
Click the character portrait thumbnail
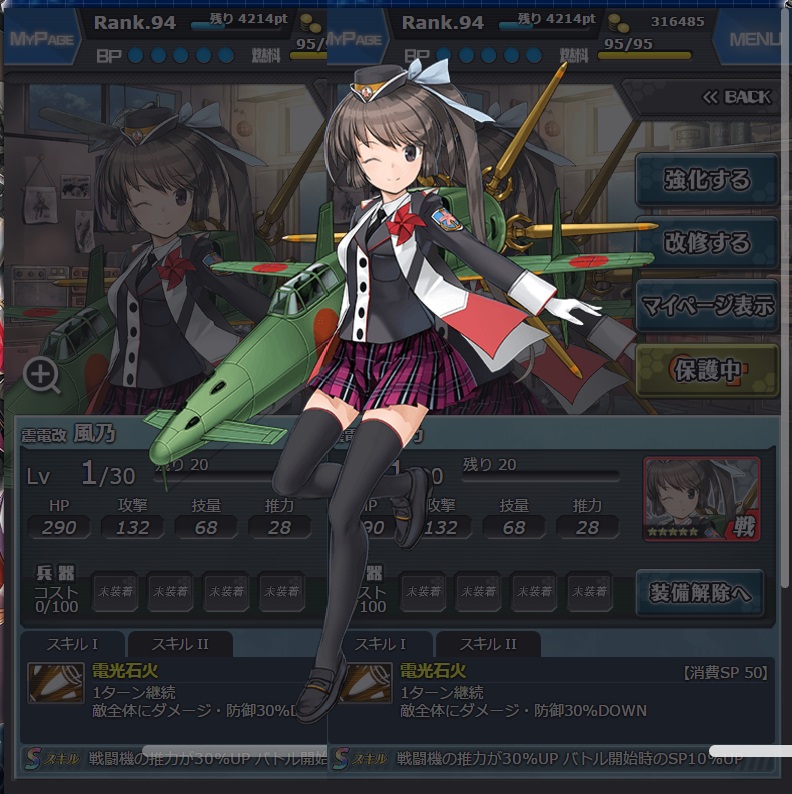701,498
